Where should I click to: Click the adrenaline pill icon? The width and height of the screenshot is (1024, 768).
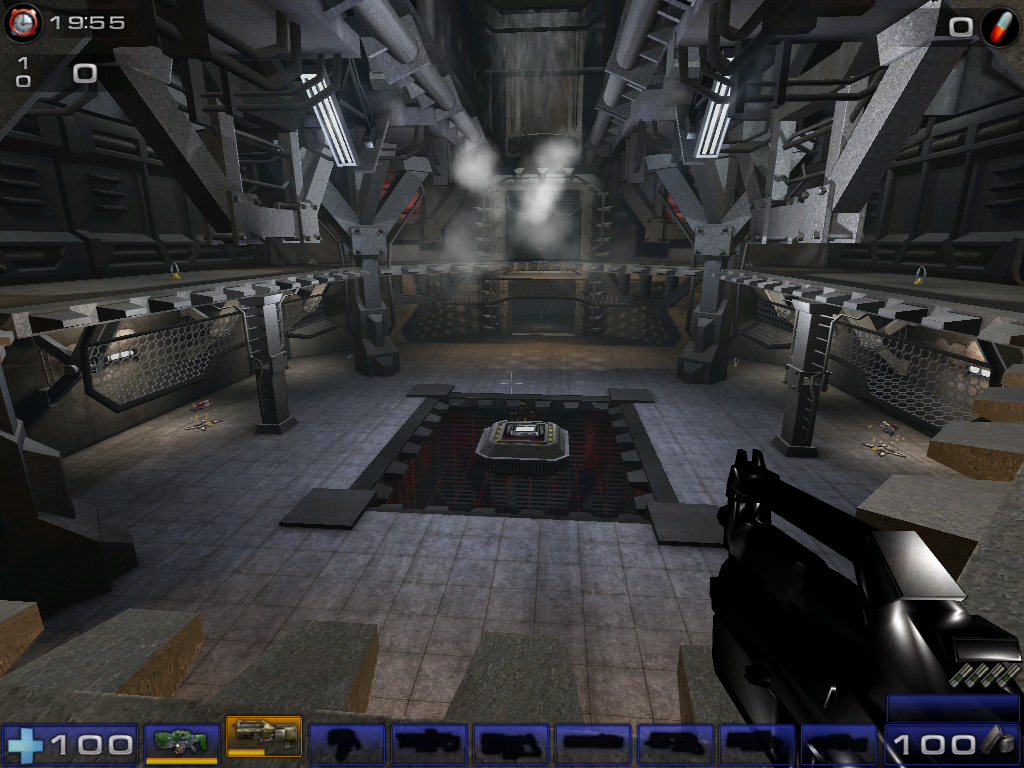tap(999, 25)
